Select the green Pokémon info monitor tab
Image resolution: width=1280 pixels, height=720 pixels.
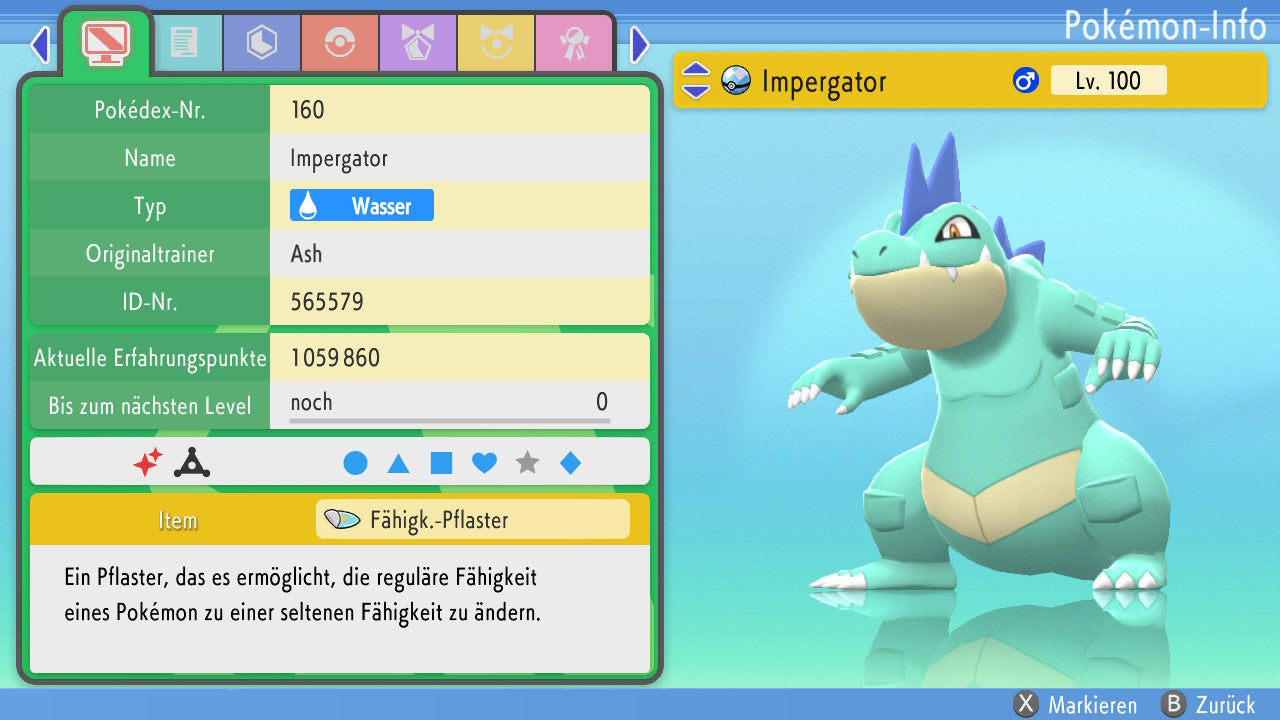pos(105,41)
